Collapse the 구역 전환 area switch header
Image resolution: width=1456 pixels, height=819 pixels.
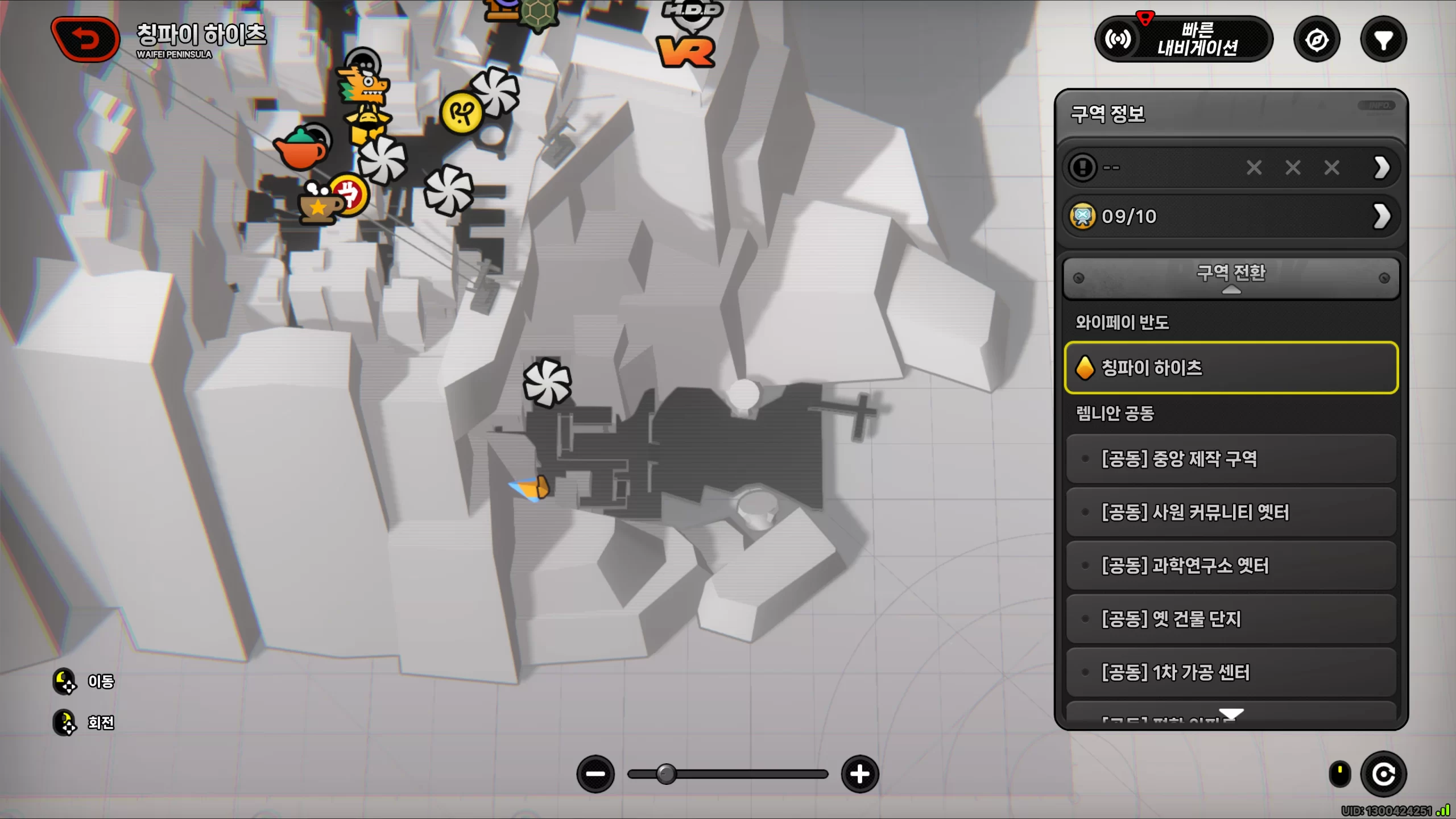[x=1231, y=278]
